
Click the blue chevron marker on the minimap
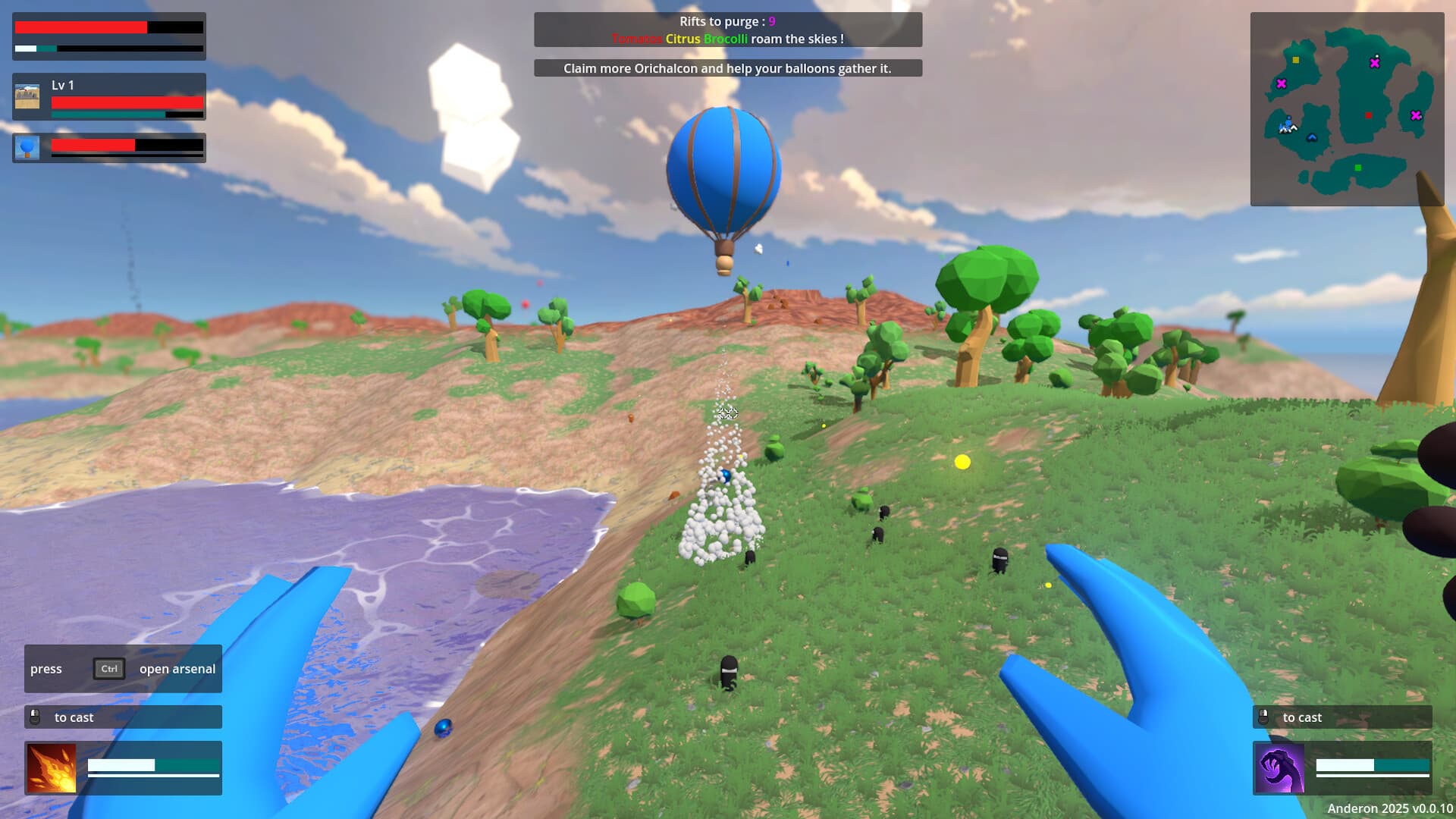(x=1312, y=137)
